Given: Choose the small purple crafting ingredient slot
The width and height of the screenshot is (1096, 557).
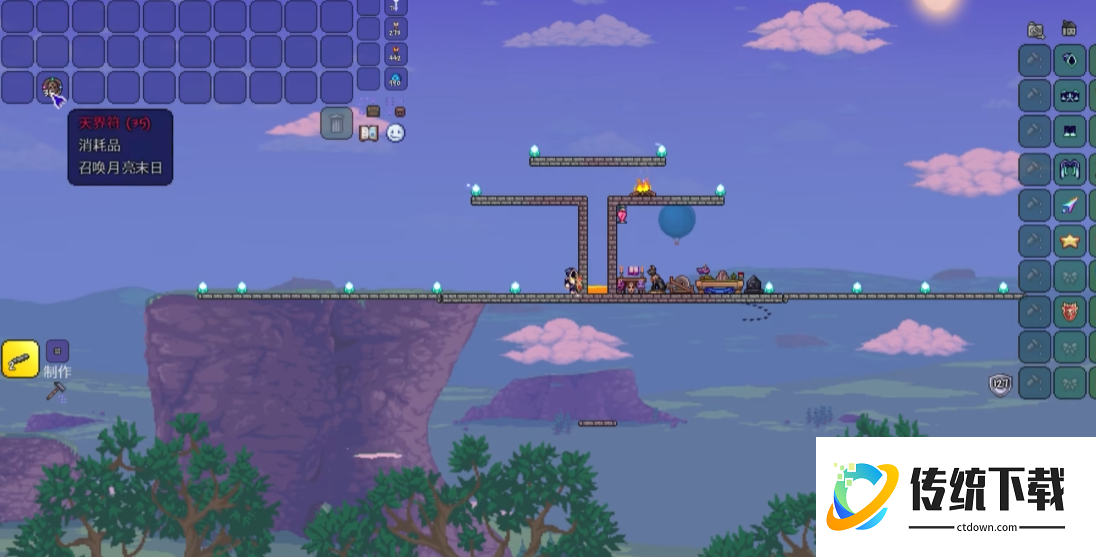Looking at the screenshot, I should point(58,351).
